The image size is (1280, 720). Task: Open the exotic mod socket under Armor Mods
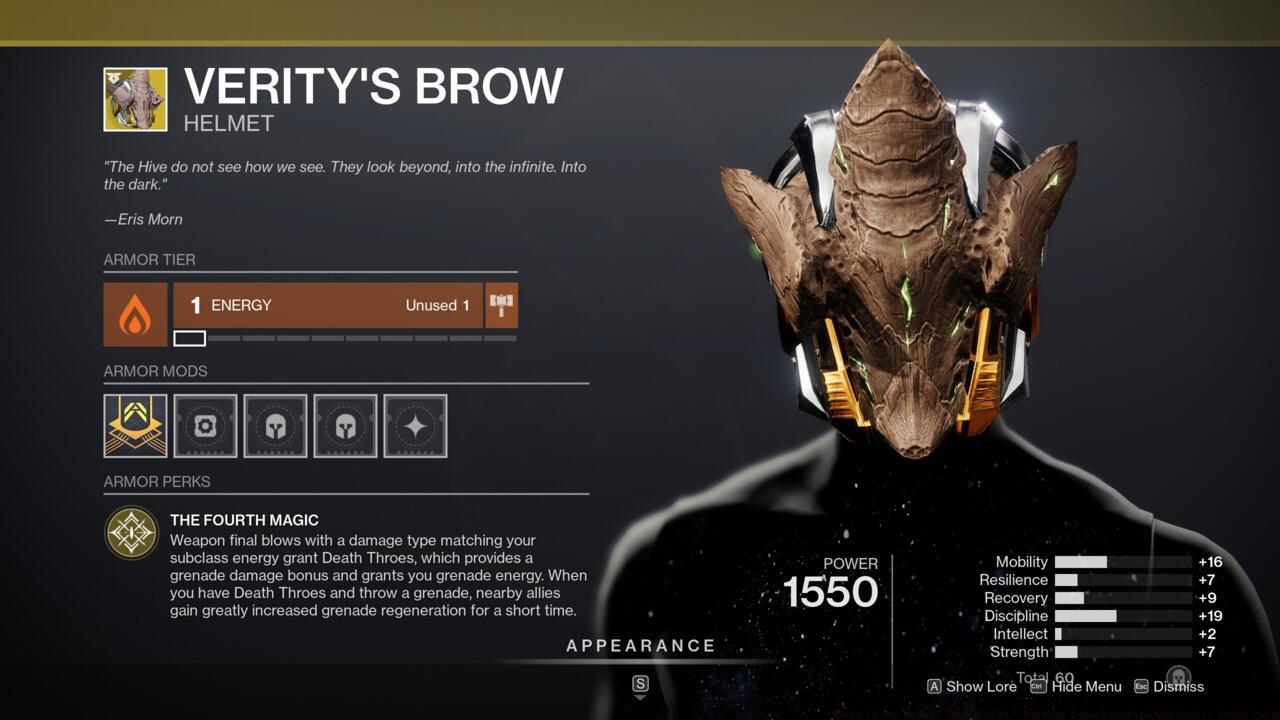coord(134,425)
